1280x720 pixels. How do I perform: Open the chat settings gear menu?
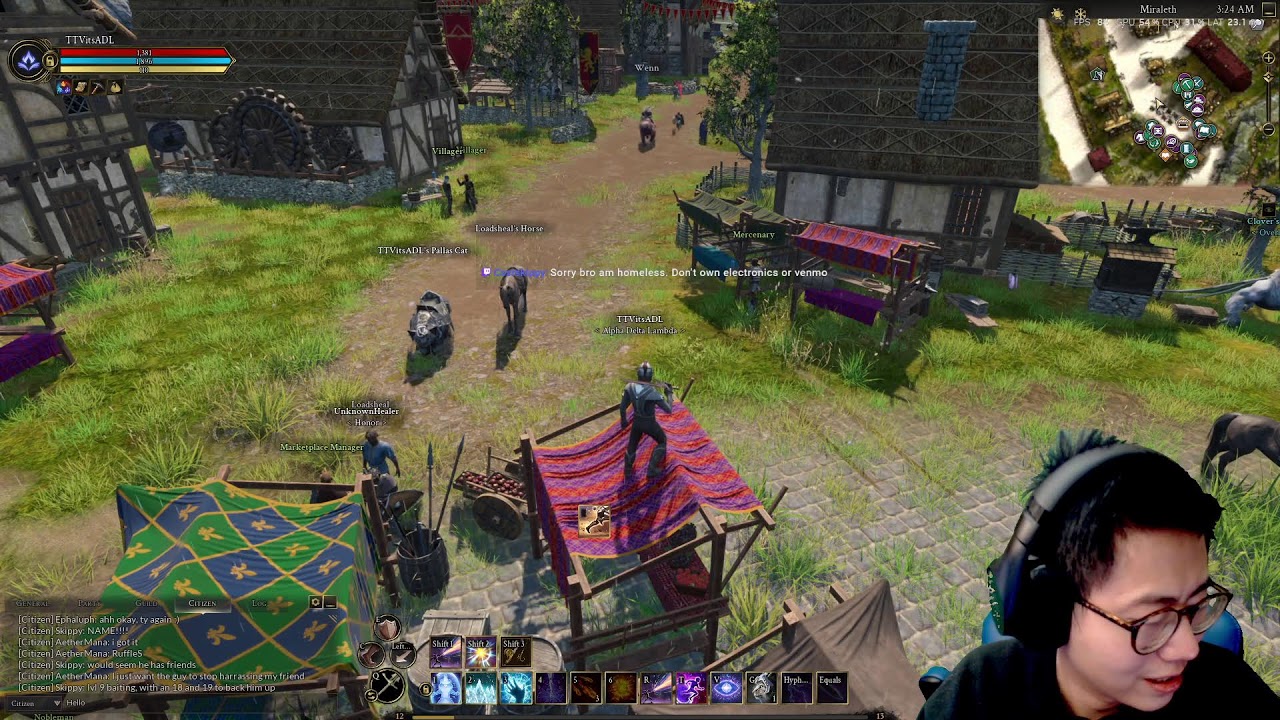[x=315, y=603]
